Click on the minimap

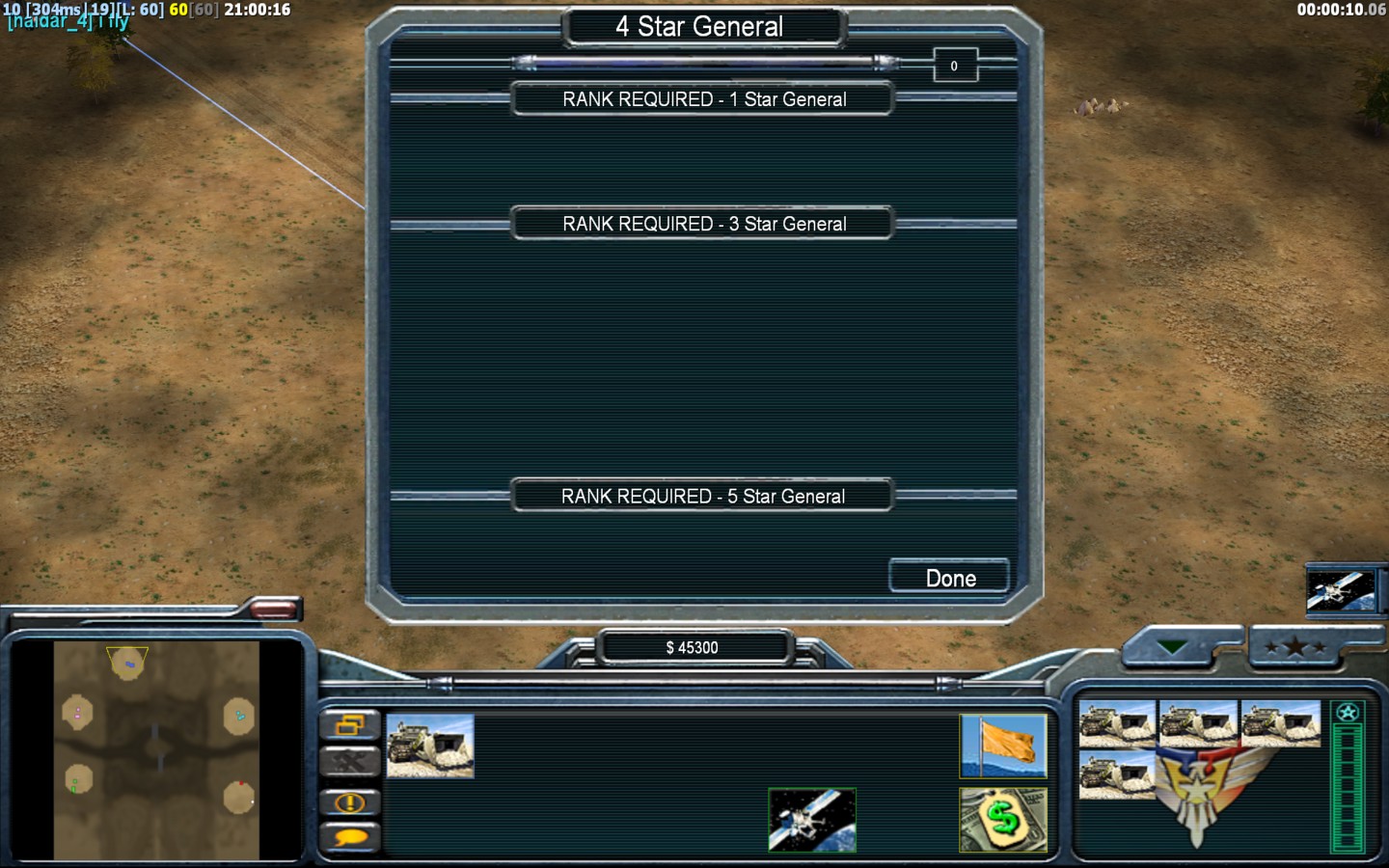156,750
